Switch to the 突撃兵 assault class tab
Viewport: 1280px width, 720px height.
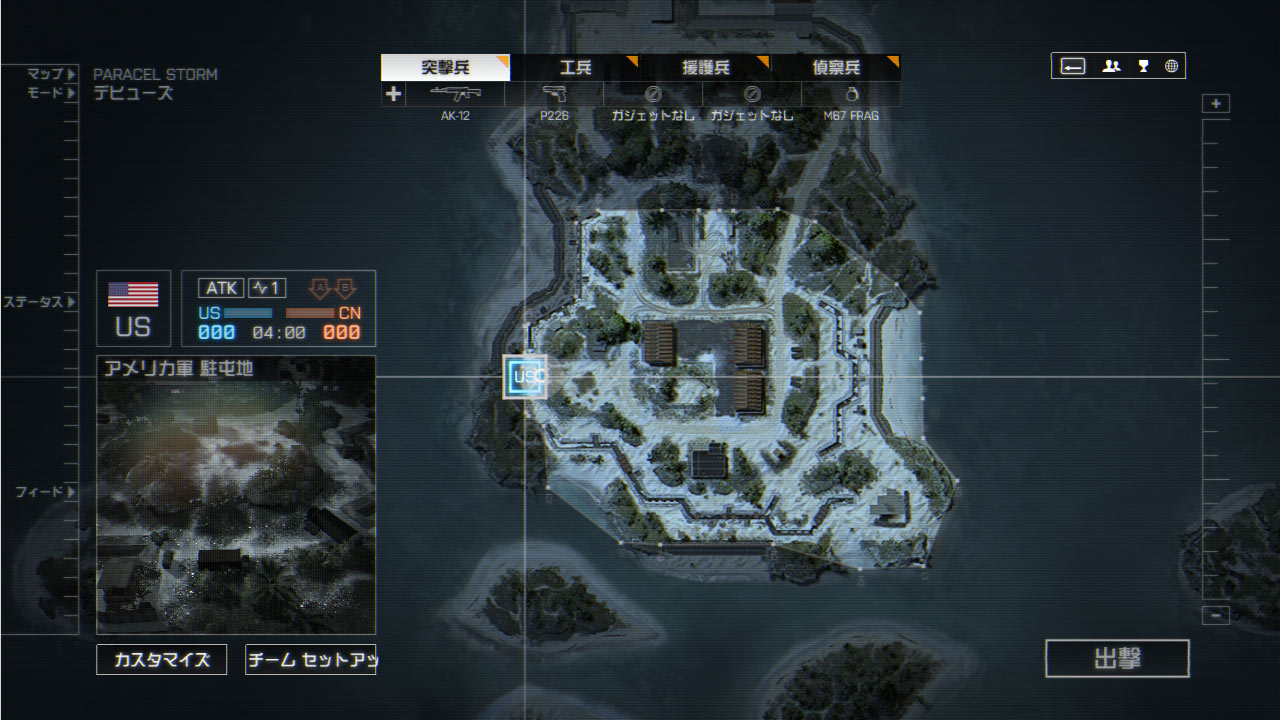[445, 68]
